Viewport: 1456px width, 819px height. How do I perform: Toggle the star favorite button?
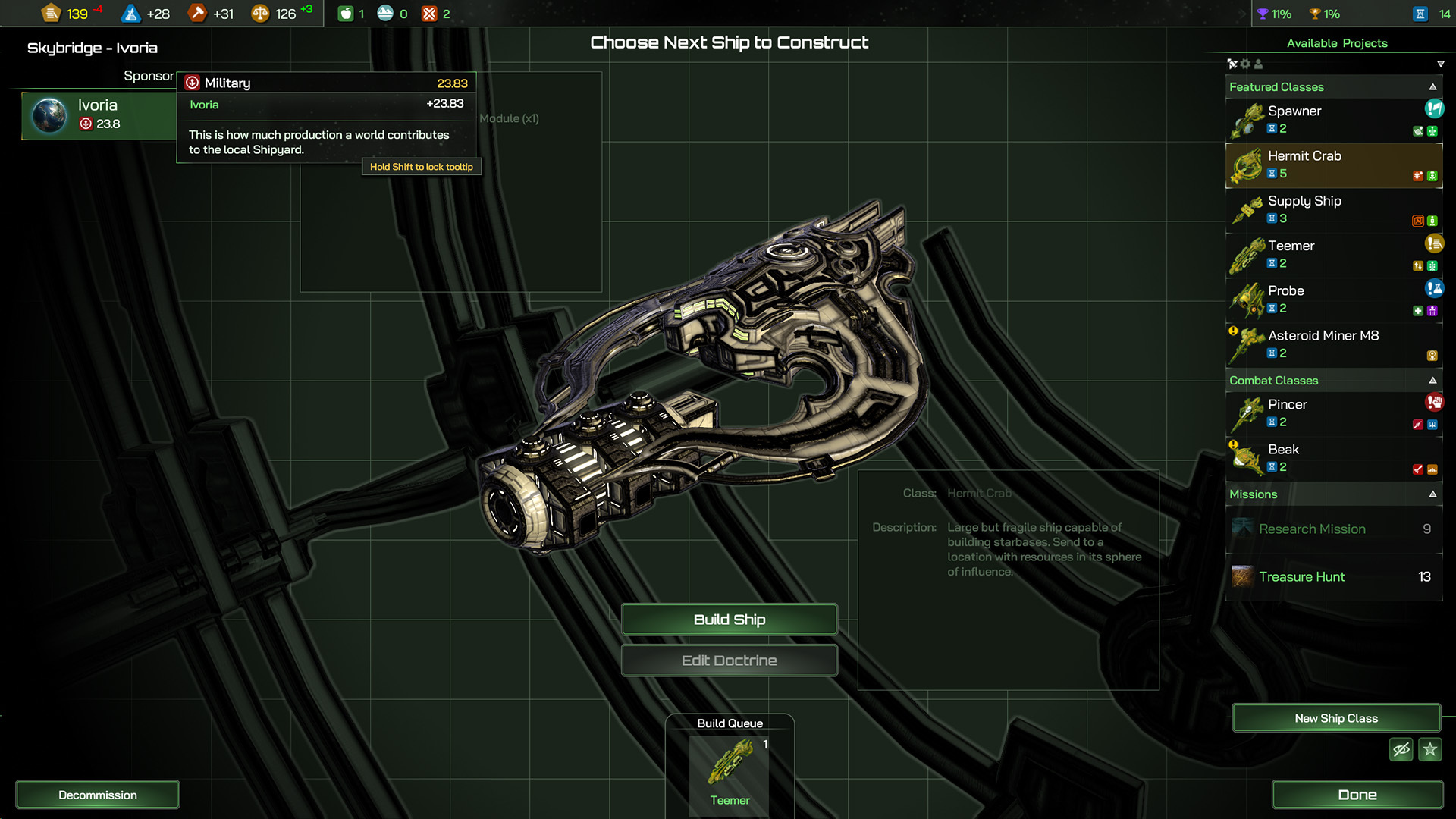pos(1430,750)
